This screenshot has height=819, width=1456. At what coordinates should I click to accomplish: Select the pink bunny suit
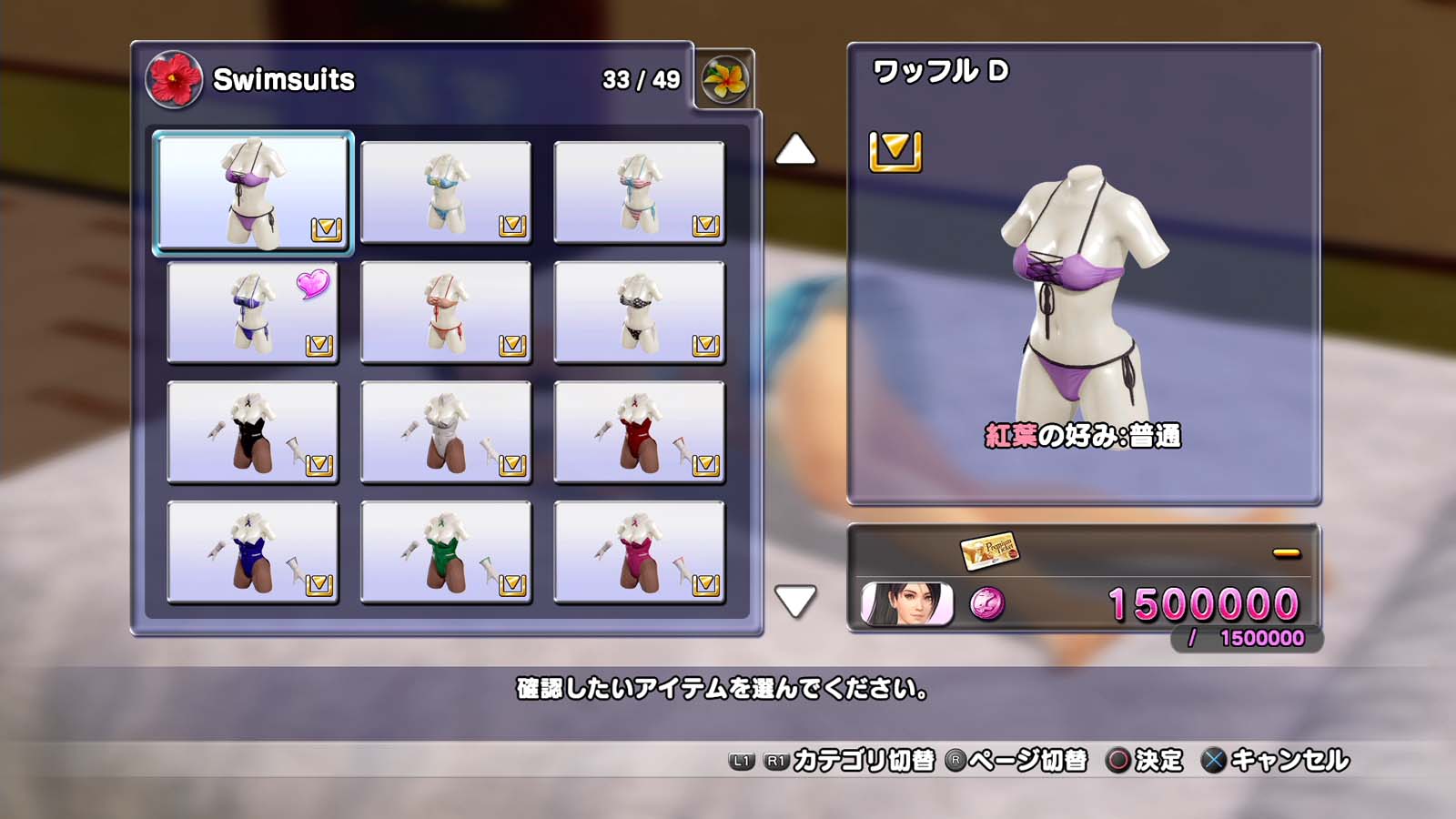pos(639,552)
